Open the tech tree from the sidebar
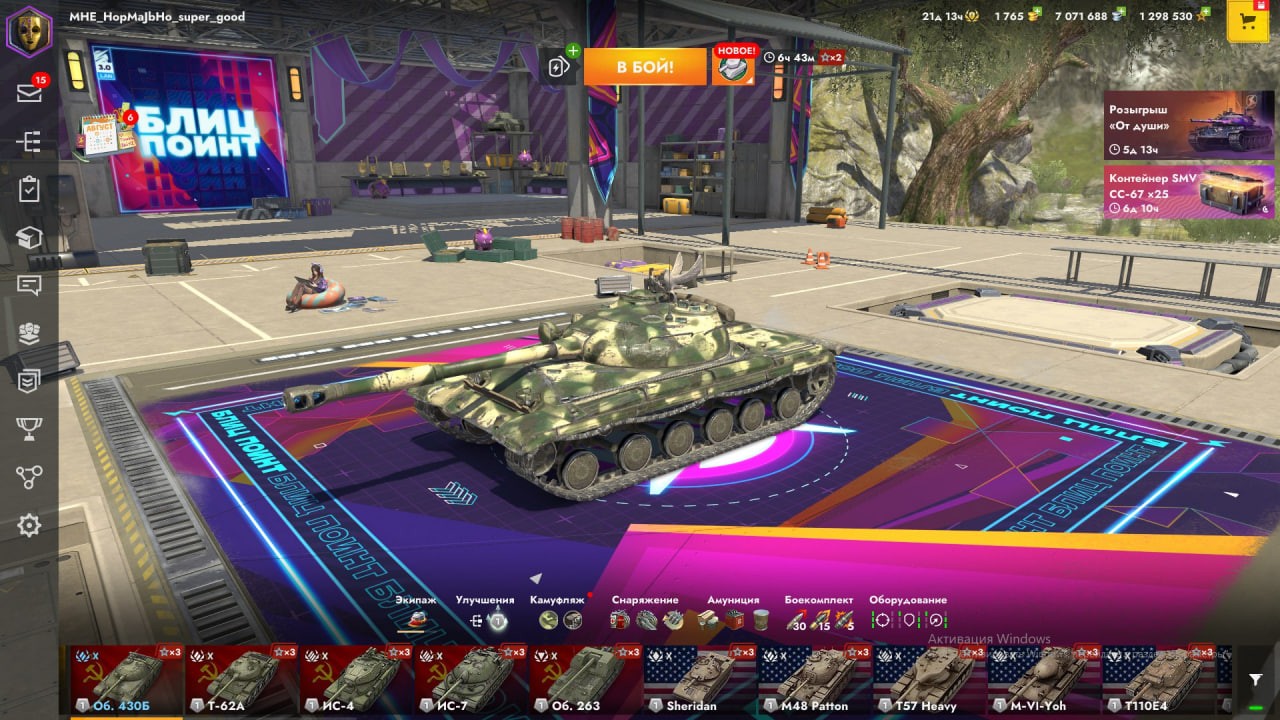Image resolution: width=1280 pixels, height=720 pixels. [29, 142]
